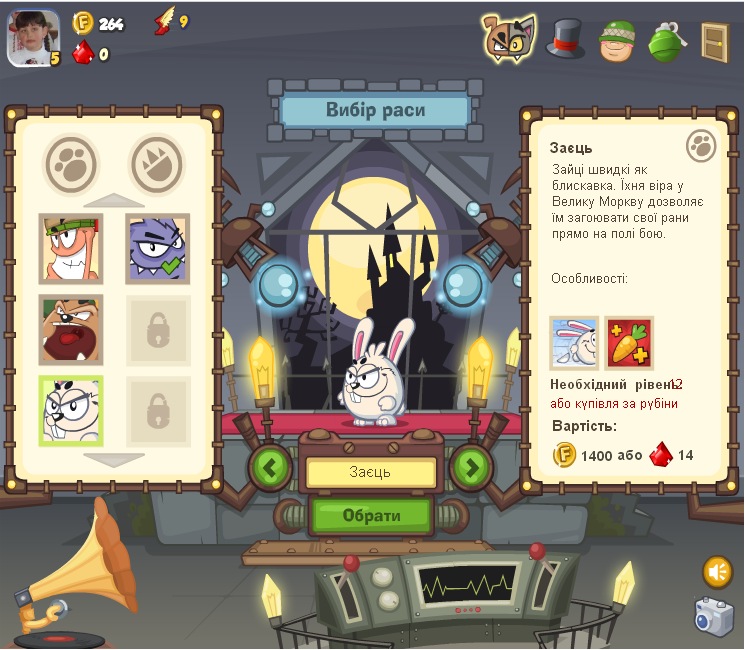745x650 pixels.
Task: Open the top hat menu
Action: 564,37
